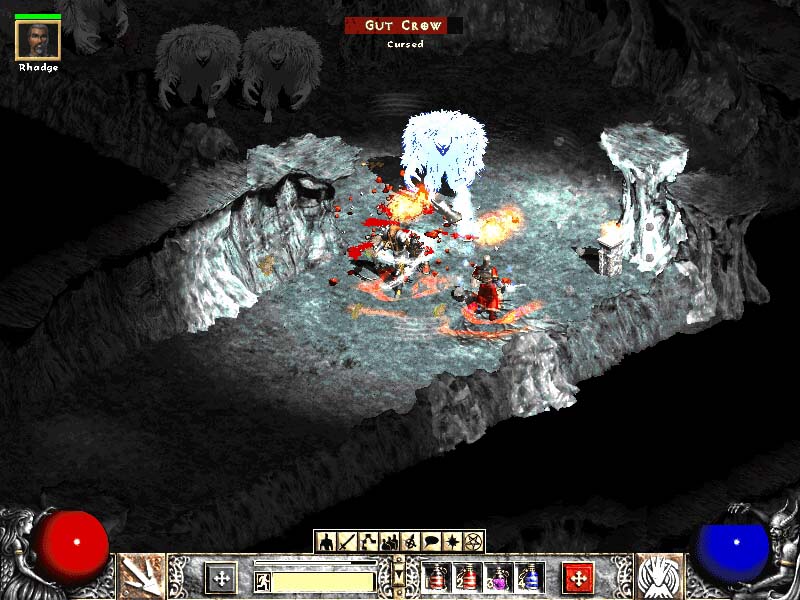Open the party screen
Viewport: 800px width, 600px height.
coord(389,542)
